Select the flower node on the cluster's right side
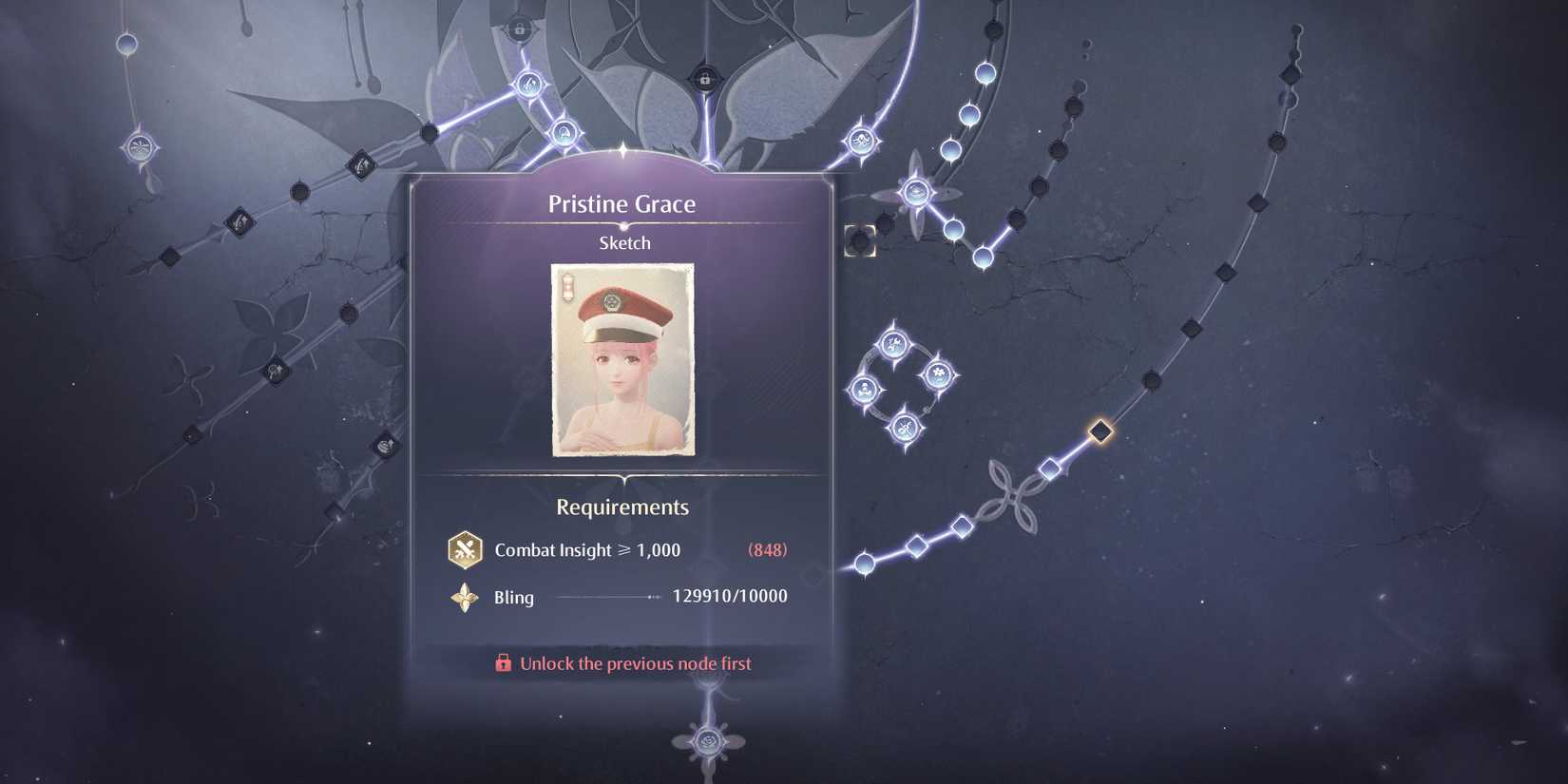This screenshot has height=784, width=1568. [x=938, y=371]
